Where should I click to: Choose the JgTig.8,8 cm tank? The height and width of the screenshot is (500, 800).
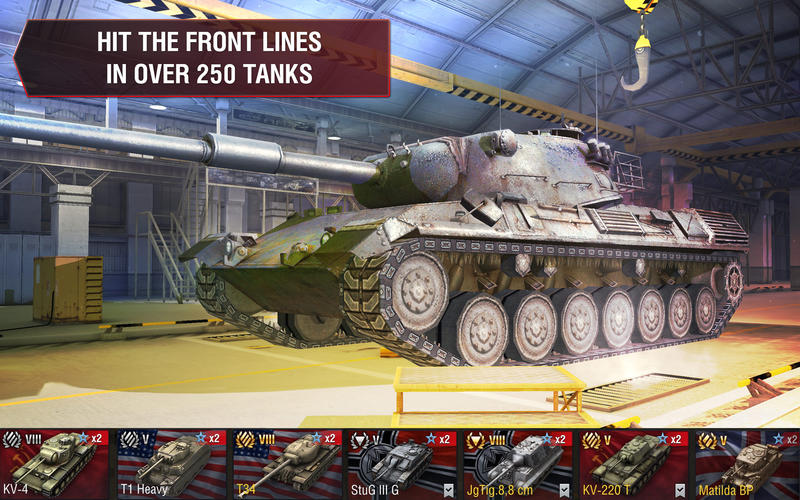pyautogui.click(x=517, y=465)
